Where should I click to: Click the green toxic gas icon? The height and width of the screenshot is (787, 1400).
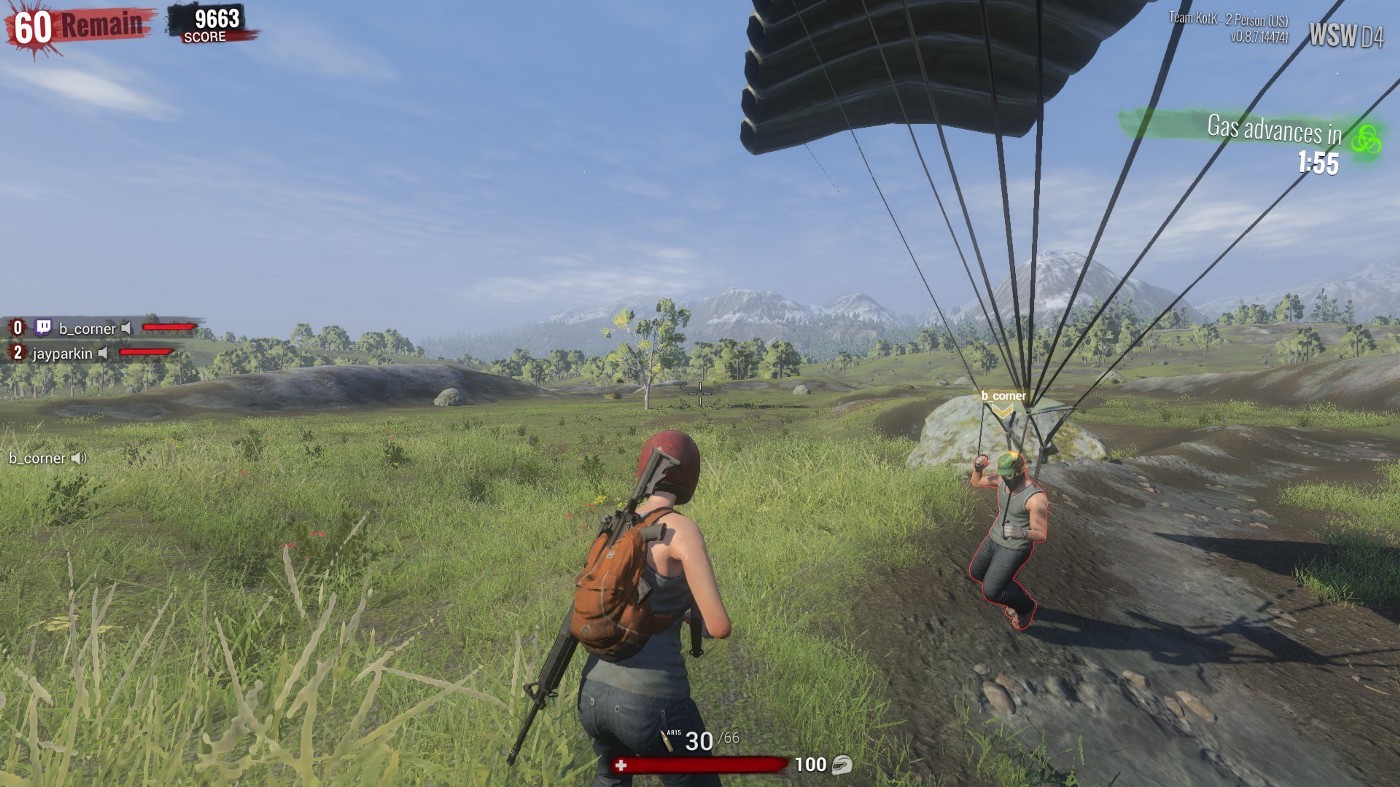click(x=1366, y=139)
